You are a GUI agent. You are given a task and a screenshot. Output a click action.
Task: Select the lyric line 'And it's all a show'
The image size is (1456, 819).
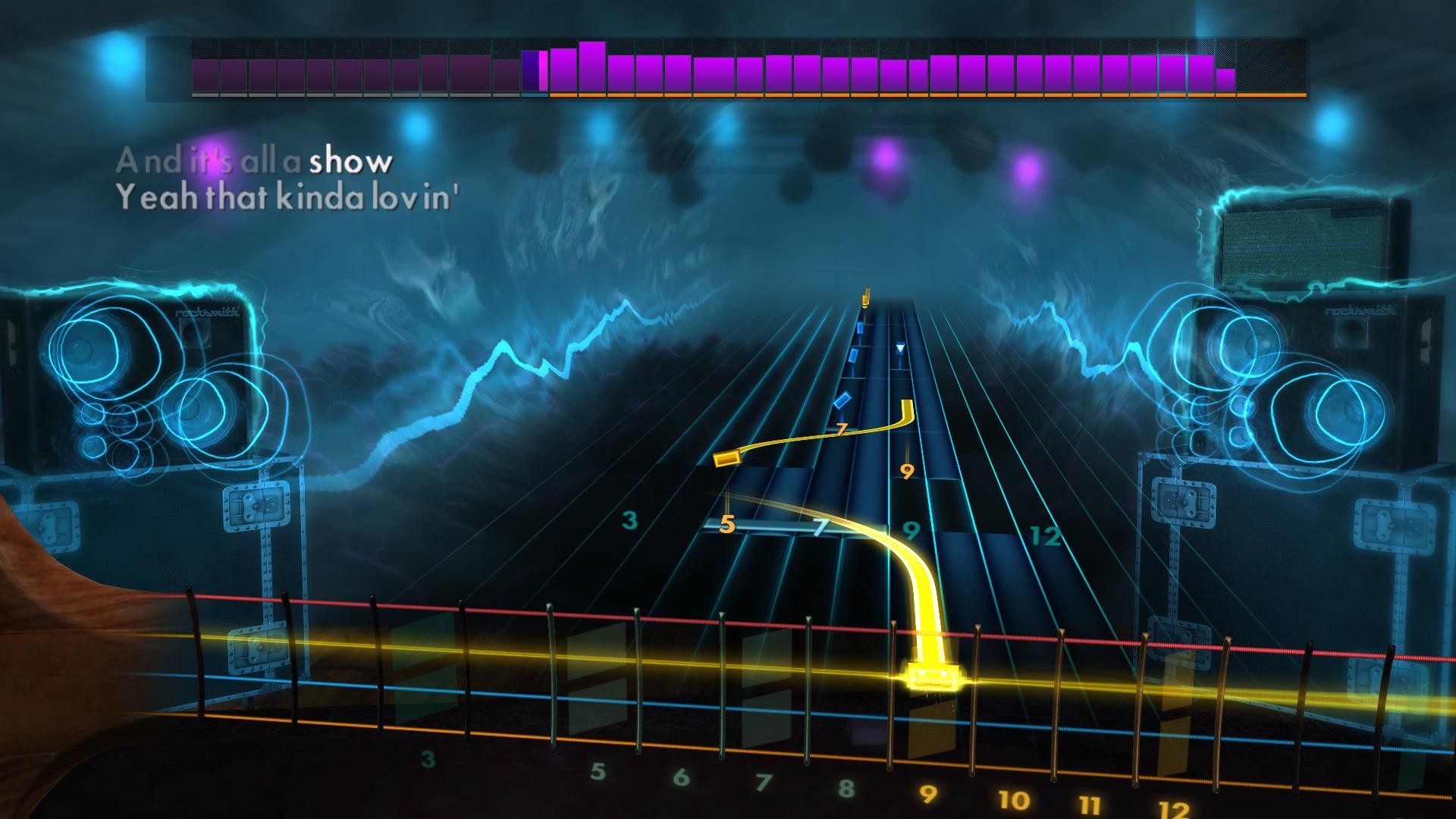(254, 160)
